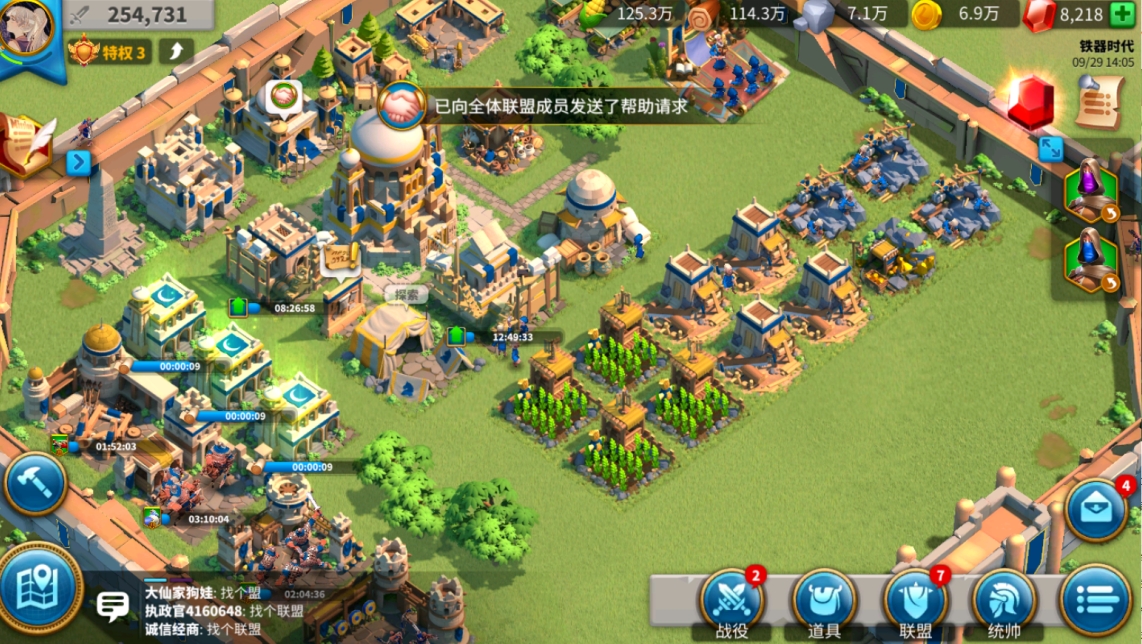This screenshot has width=1142, height=644.
Task: Open the quest scroll icon
Action: 1099,101
